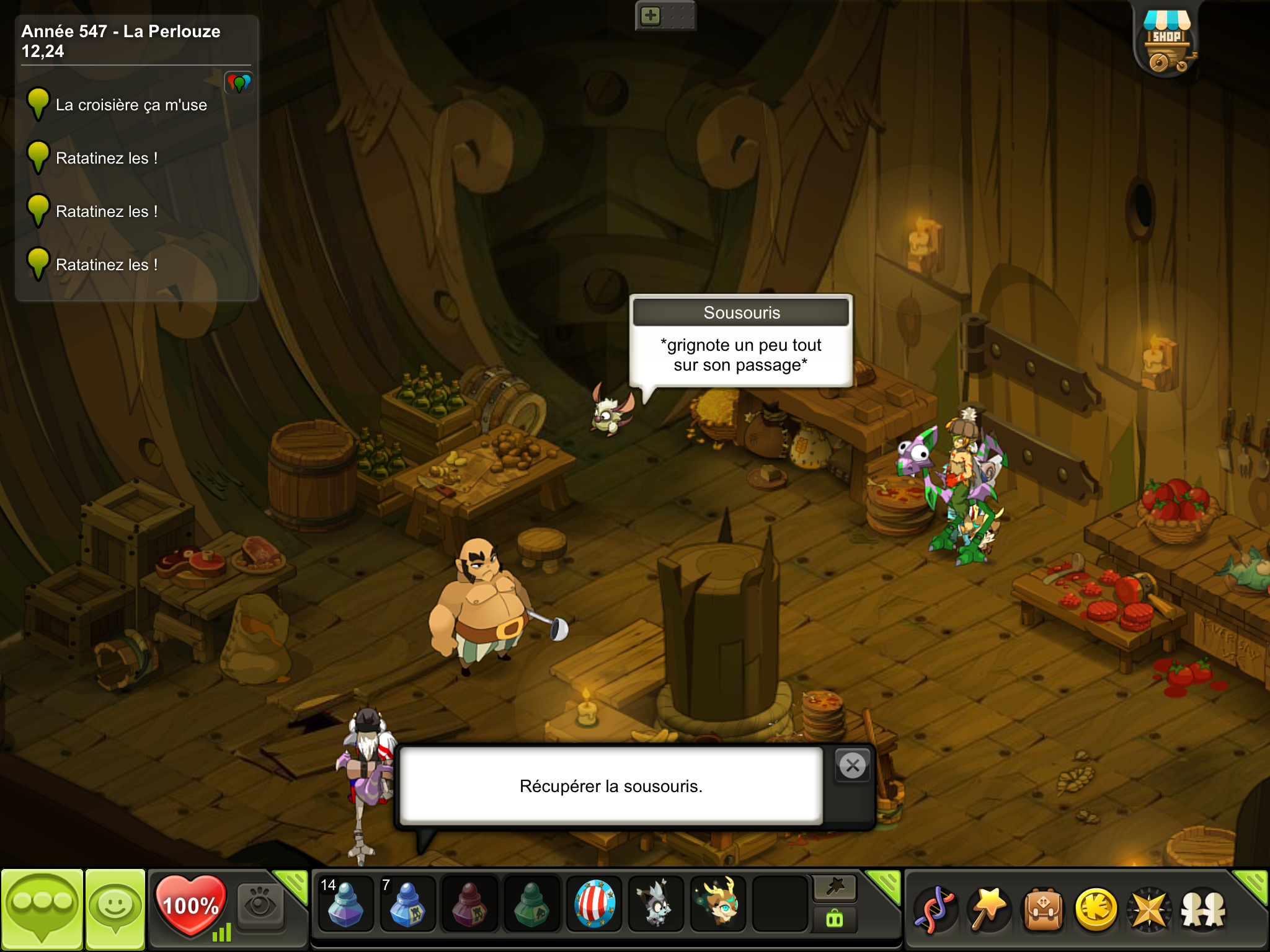Select the dark red tower potion slot

pyautogui.click(x=469, y=904)
